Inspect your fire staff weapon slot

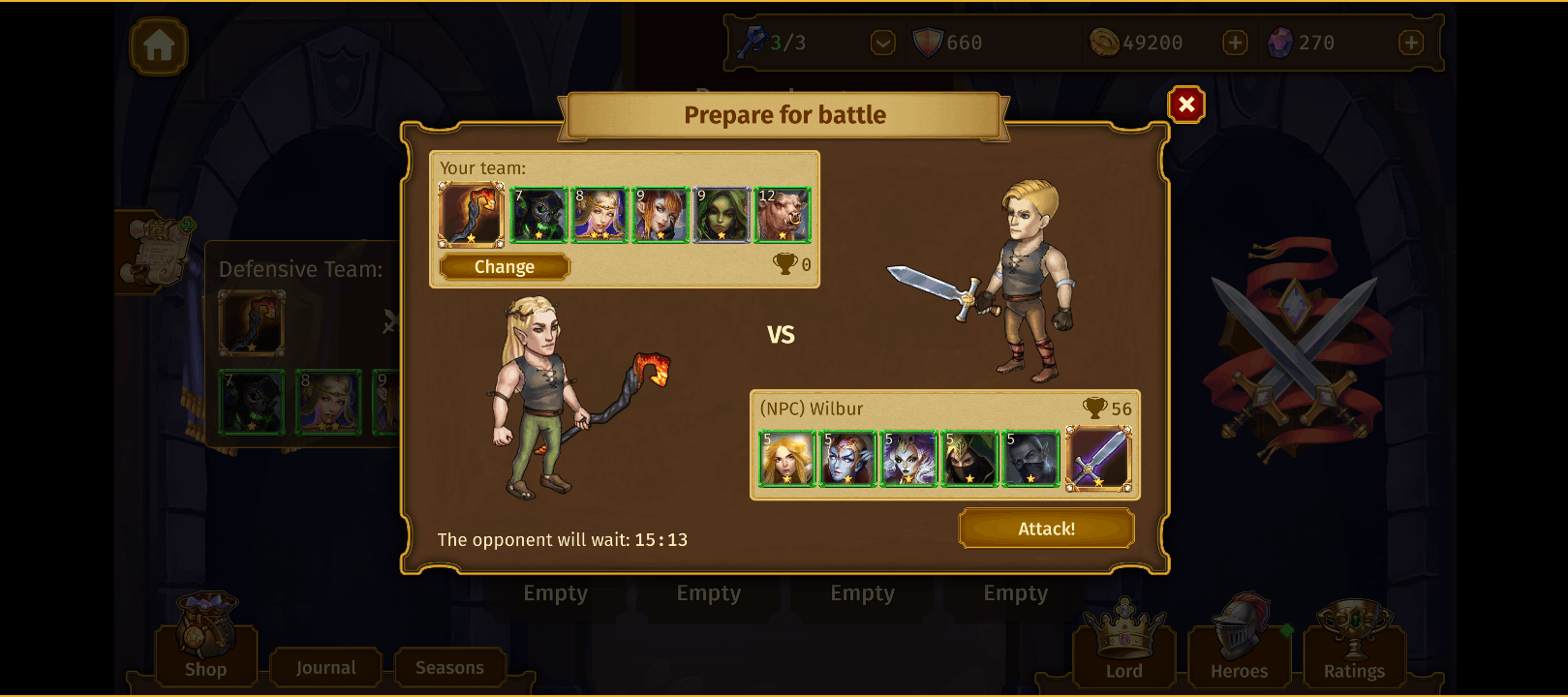(472, 215)
